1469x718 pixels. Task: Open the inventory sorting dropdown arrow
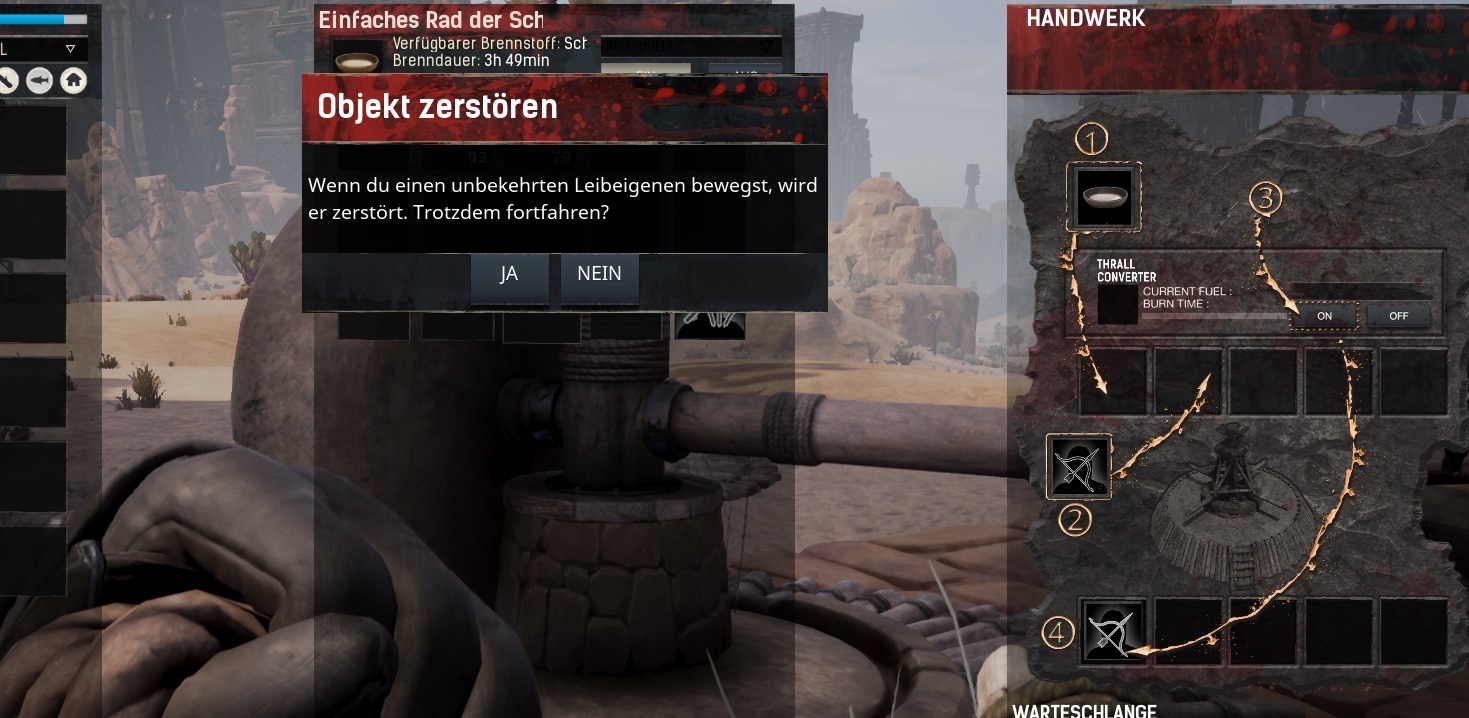70,48
